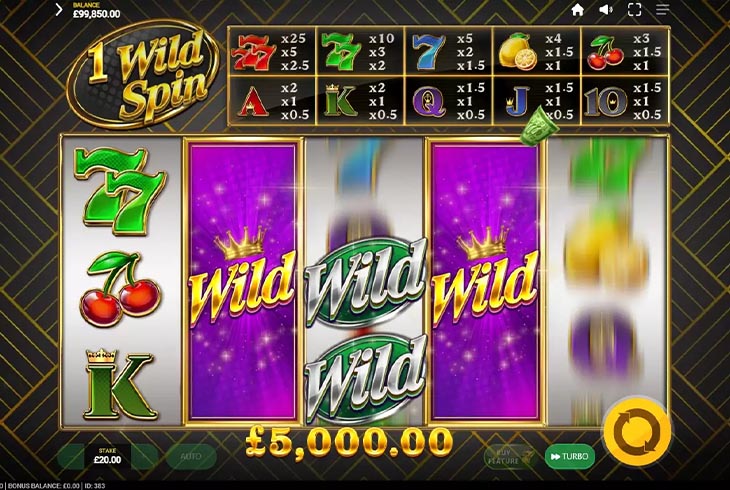This screenshot has width=730, height=490.
Task: Open the hamburger menu
Action: point(662,10)
